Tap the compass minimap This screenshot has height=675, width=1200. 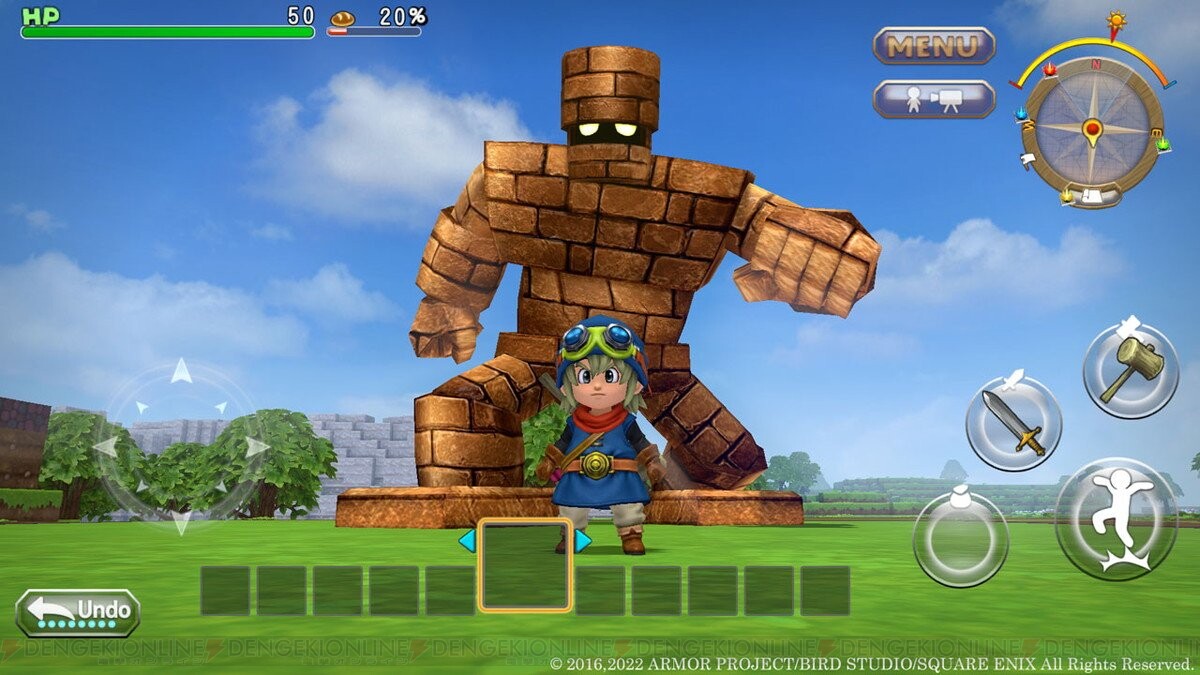(1092, 128)
